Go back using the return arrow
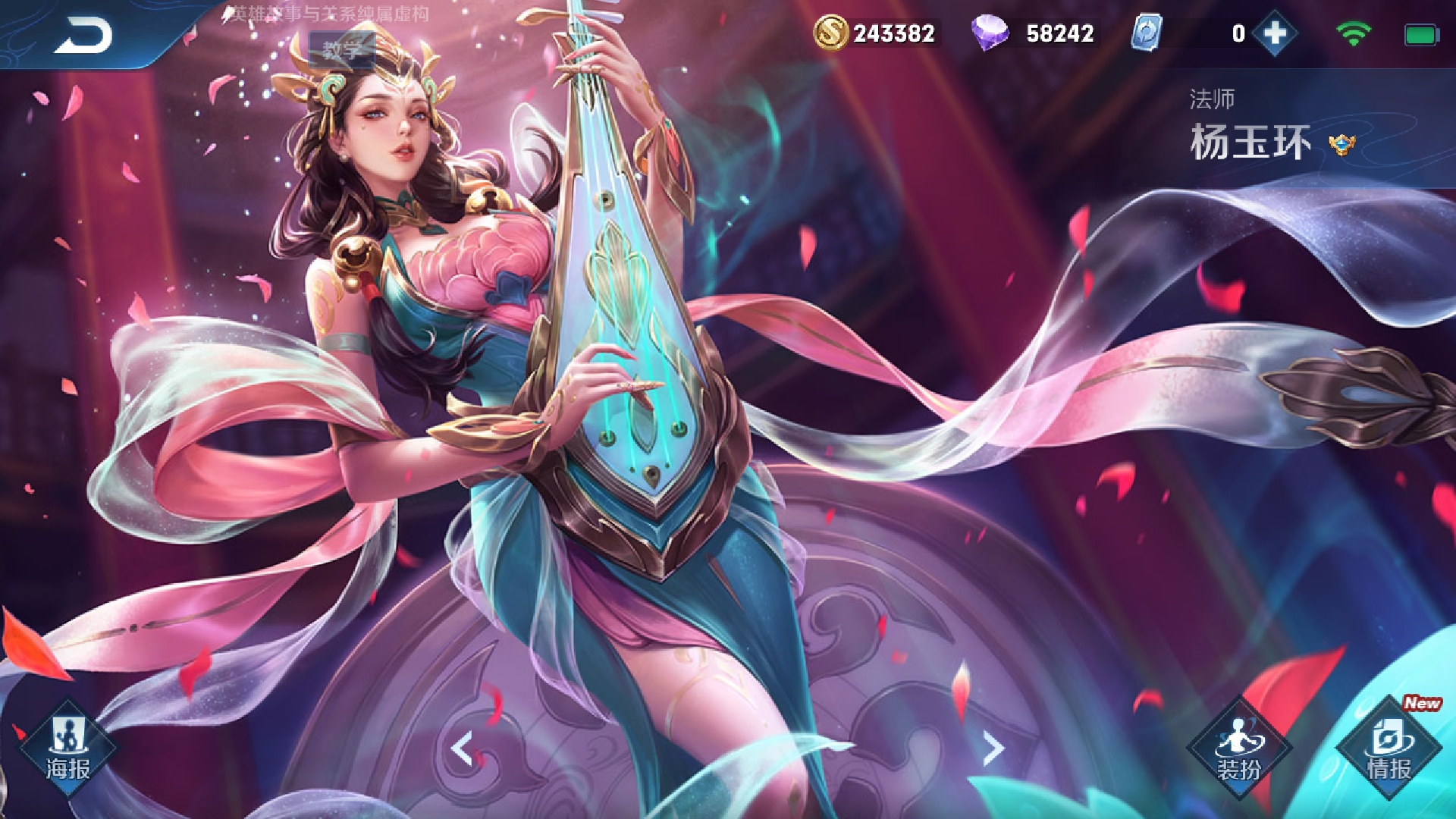Viewport: 1456px width, 819px height. click(83, 35)
